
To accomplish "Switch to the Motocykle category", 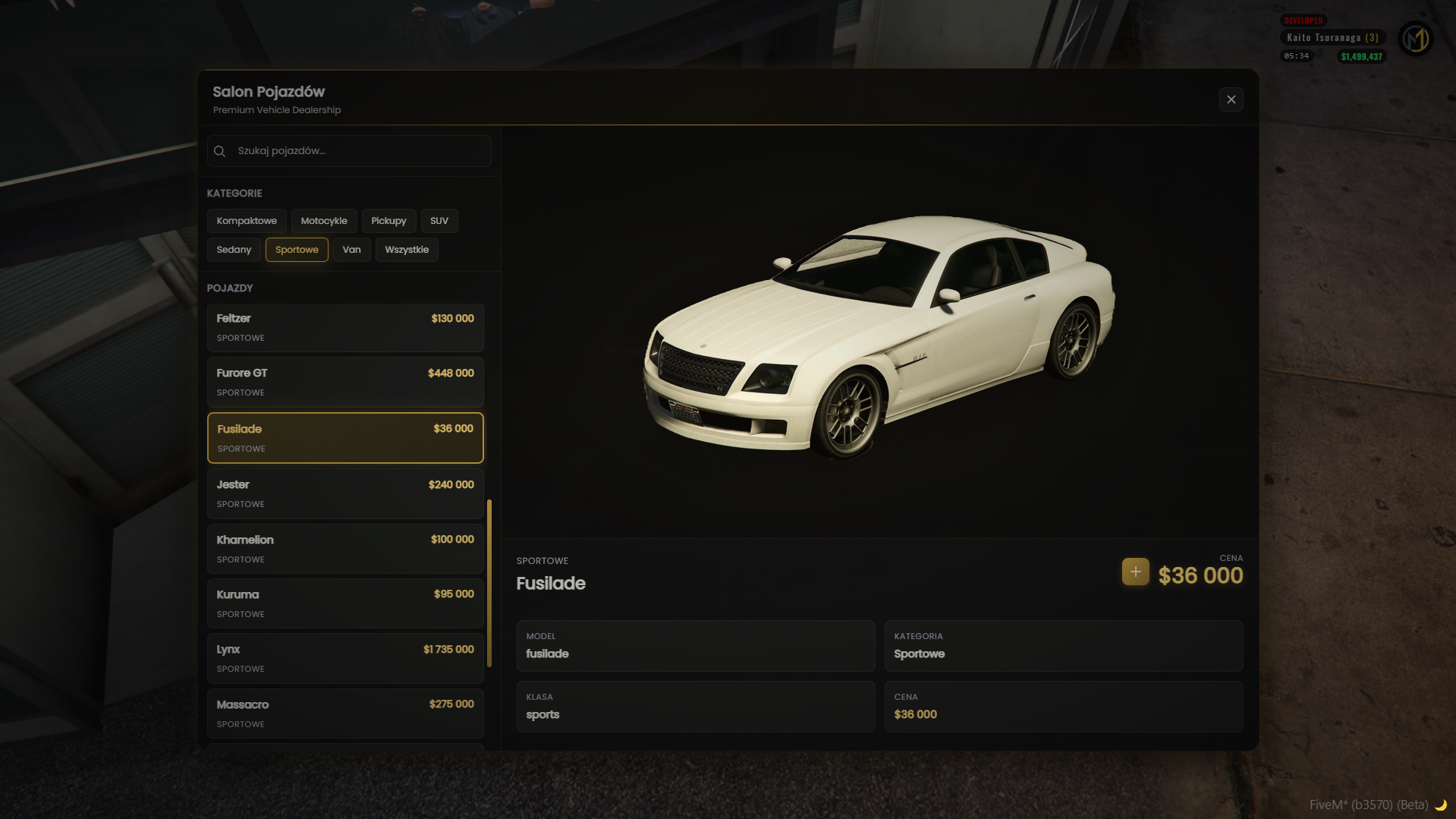I will 324,221.
